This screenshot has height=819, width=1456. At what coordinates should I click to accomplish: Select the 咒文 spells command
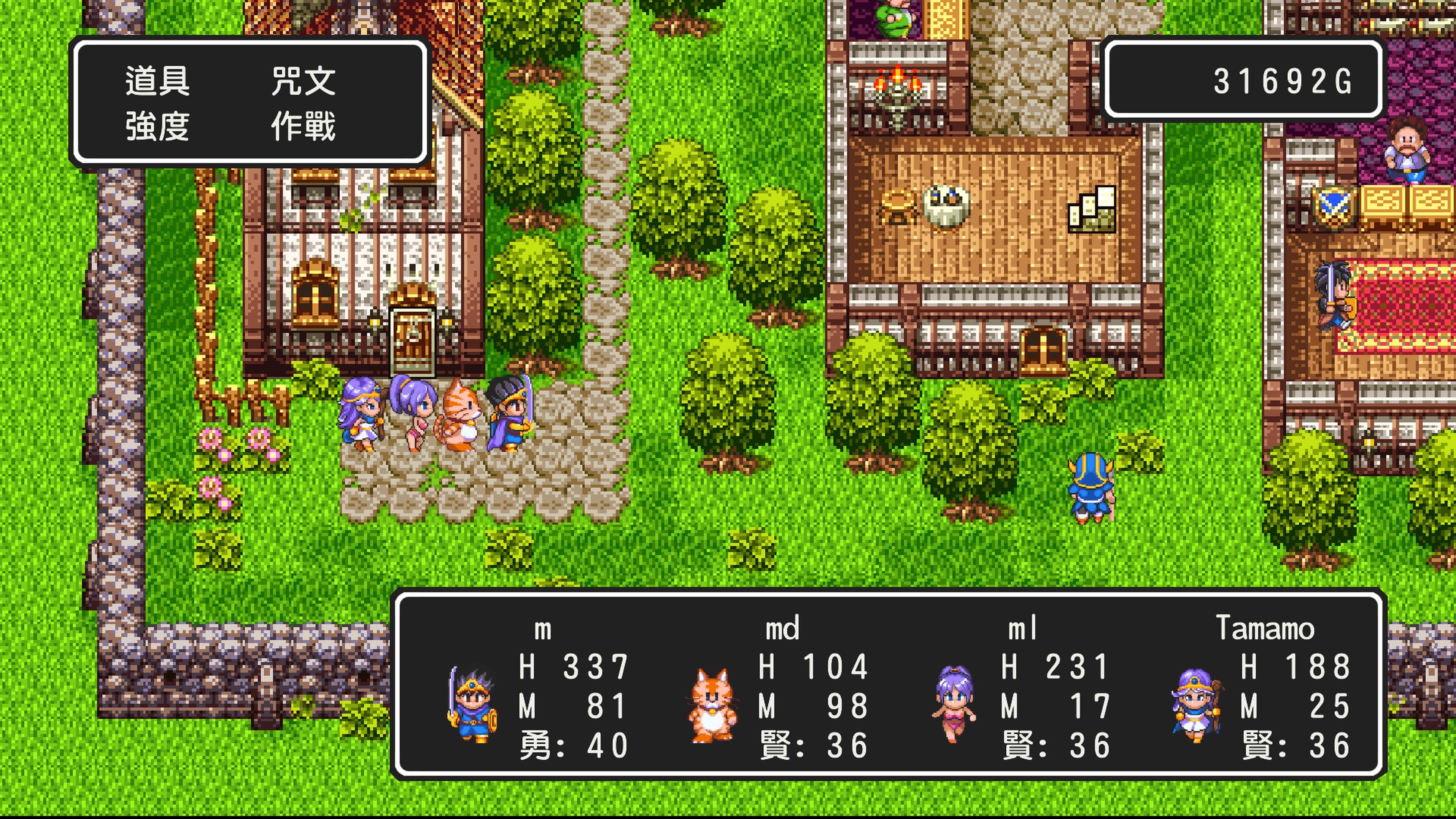pyautogui.click(x=303, y=81)
